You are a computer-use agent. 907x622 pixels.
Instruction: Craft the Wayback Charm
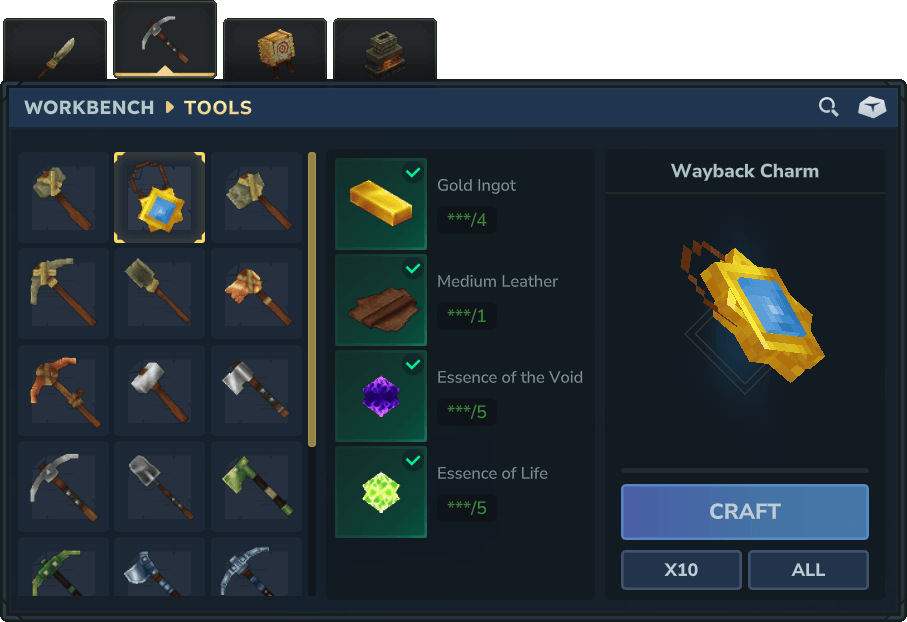point(744,512)
